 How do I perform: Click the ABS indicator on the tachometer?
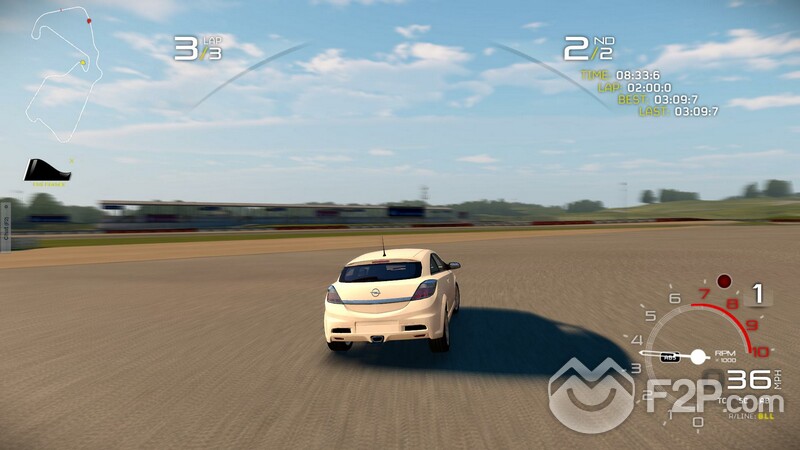(670, 357)
